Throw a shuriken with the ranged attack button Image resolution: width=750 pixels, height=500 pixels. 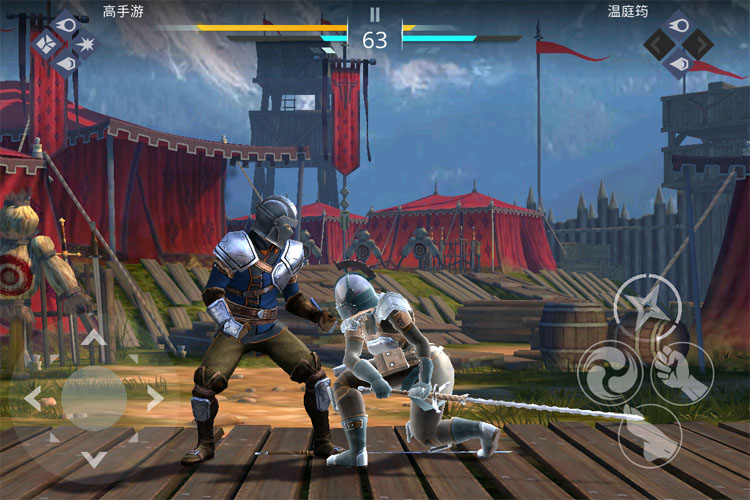pyautogui.click(x=647, y=306)
